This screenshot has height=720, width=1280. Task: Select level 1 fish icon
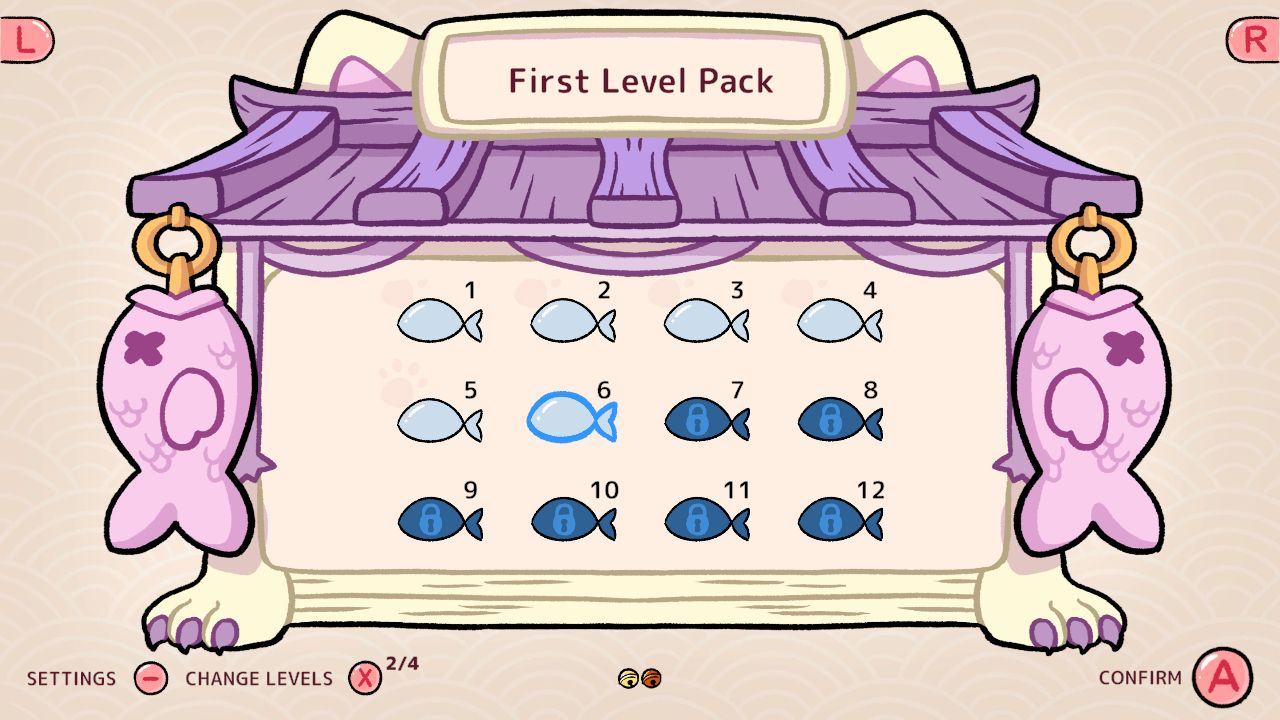[x=438, y=320]
